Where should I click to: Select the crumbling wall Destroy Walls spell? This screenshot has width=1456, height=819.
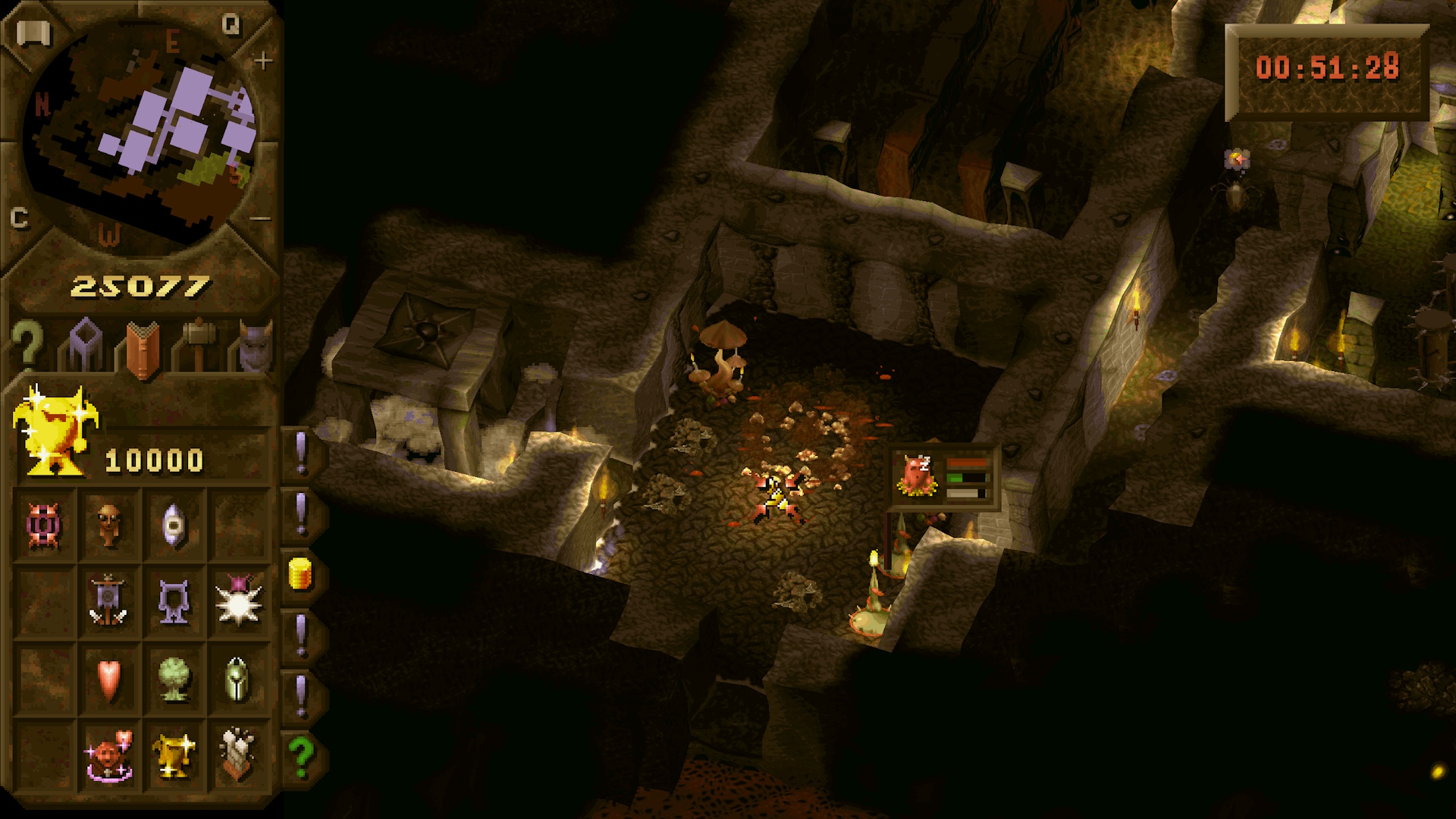(x=238, y=755)
